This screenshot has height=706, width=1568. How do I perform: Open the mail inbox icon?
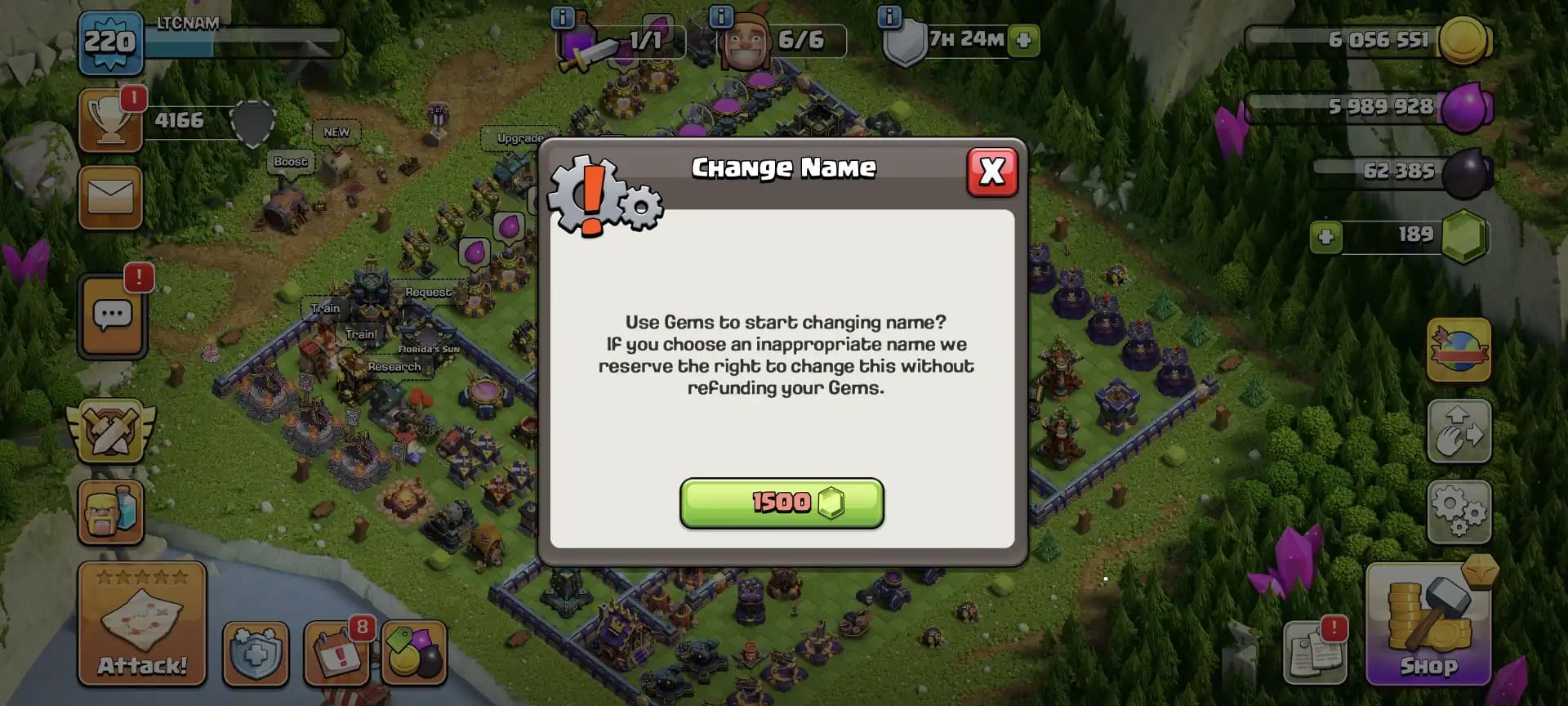click(x=112, y=196)
